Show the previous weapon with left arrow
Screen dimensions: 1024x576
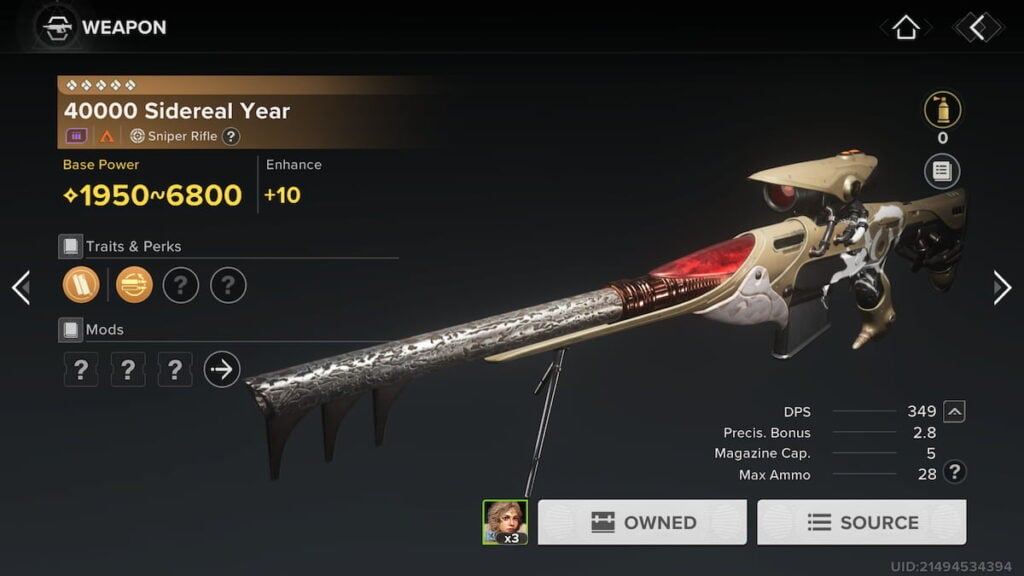21,288
